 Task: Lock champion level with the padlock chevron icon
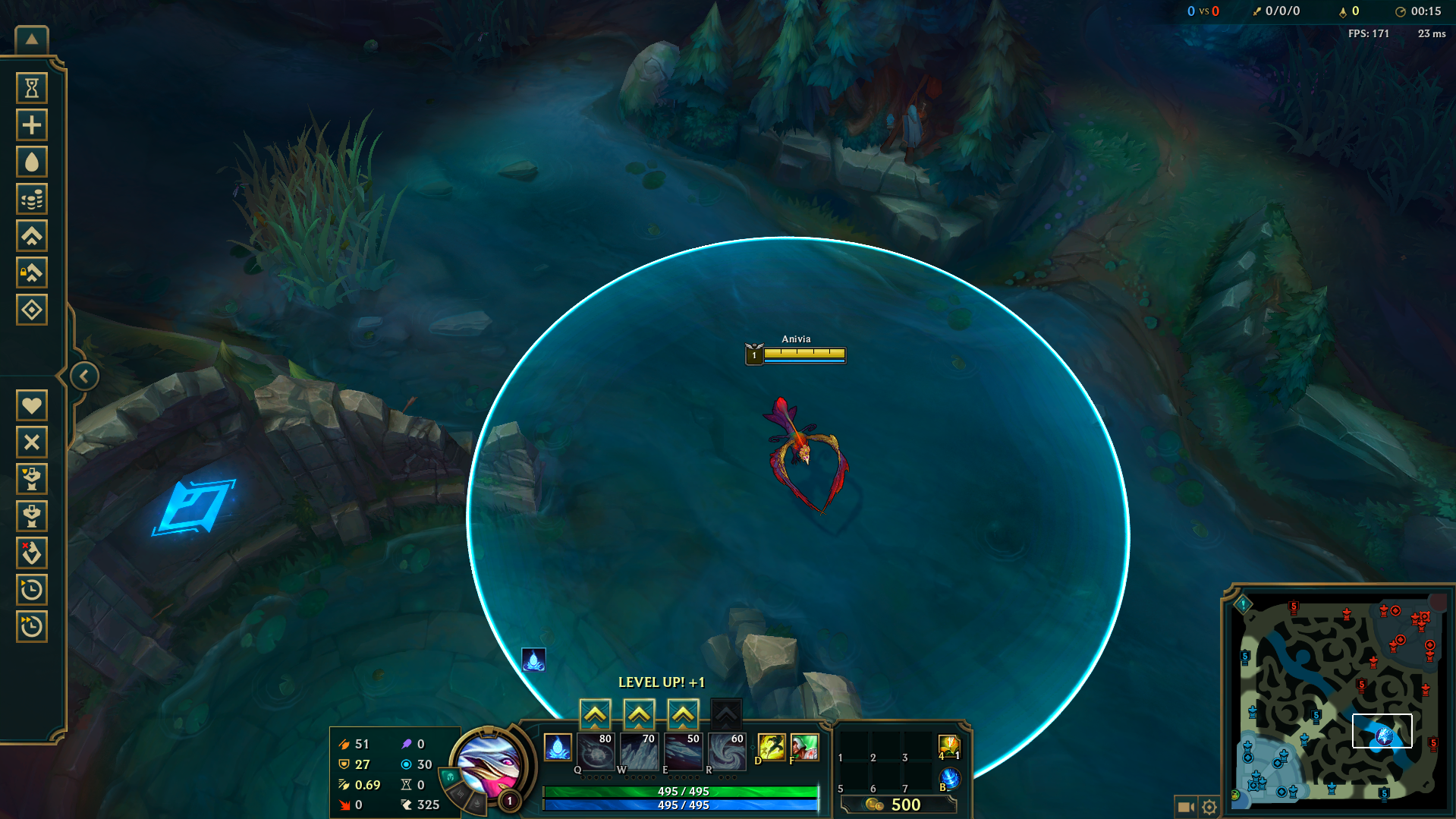[x=32, y=272]
